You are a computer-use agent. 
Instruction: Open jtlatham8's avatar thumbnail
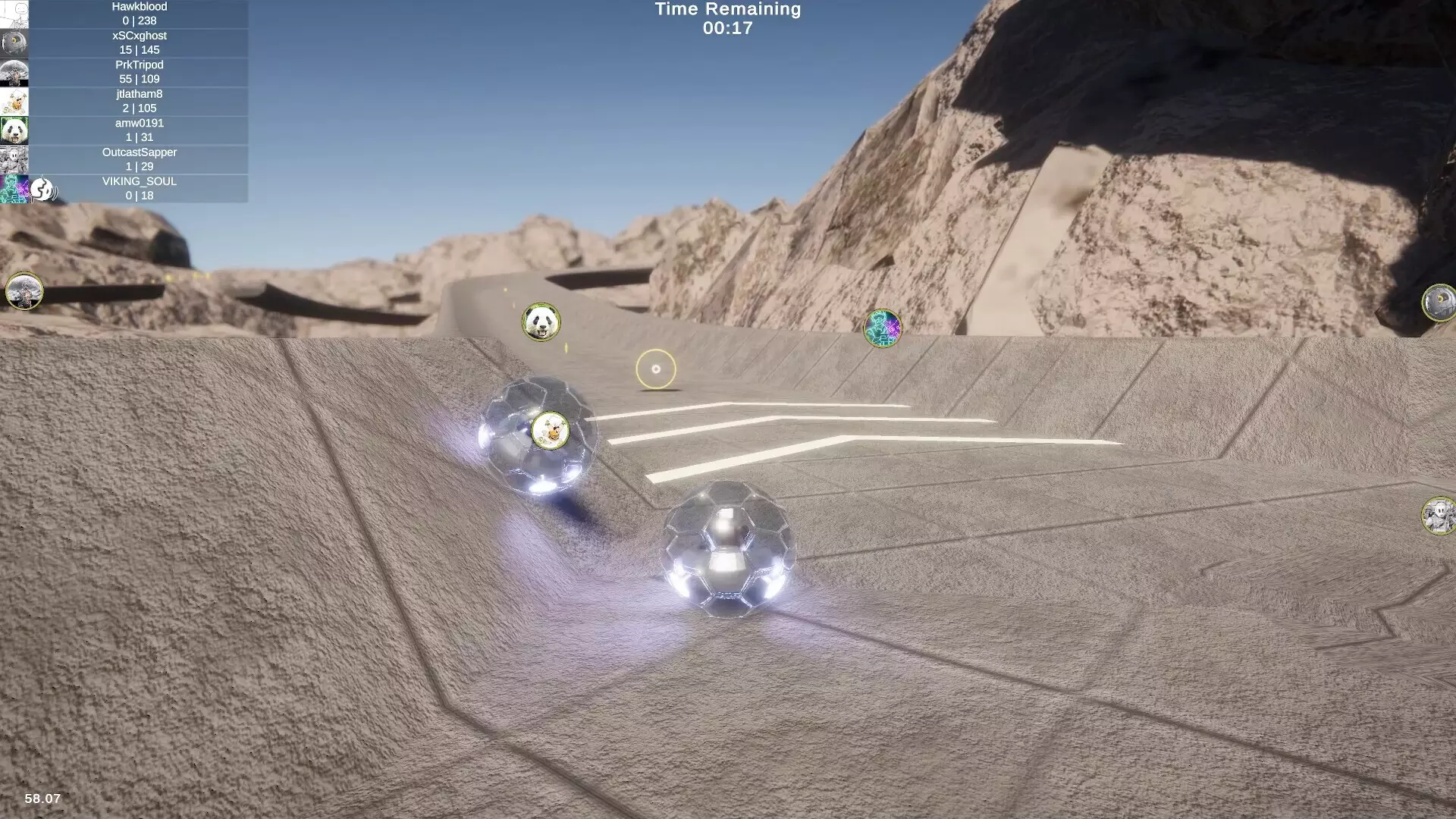[14, 101]
